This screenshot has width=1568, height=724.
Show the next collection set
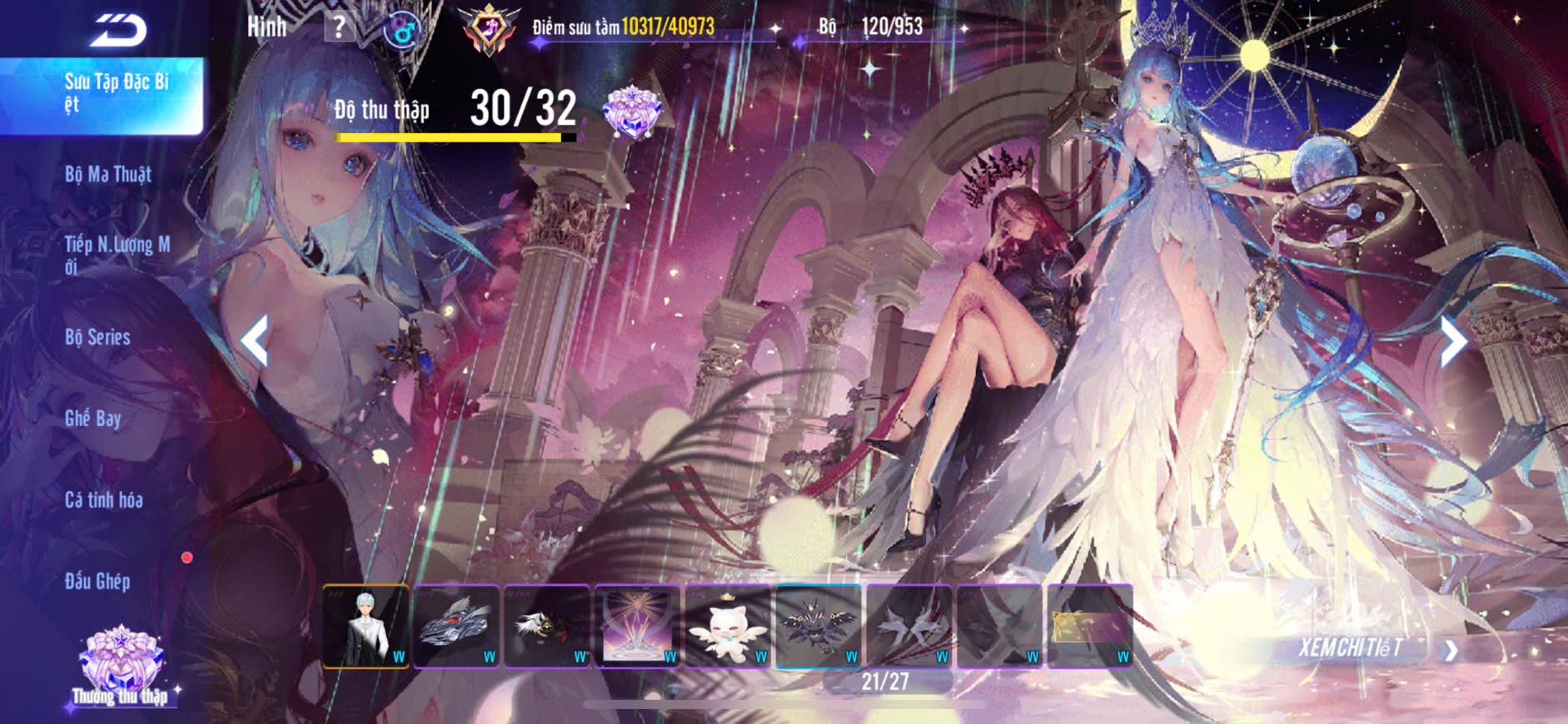(x=1453, y=340)
